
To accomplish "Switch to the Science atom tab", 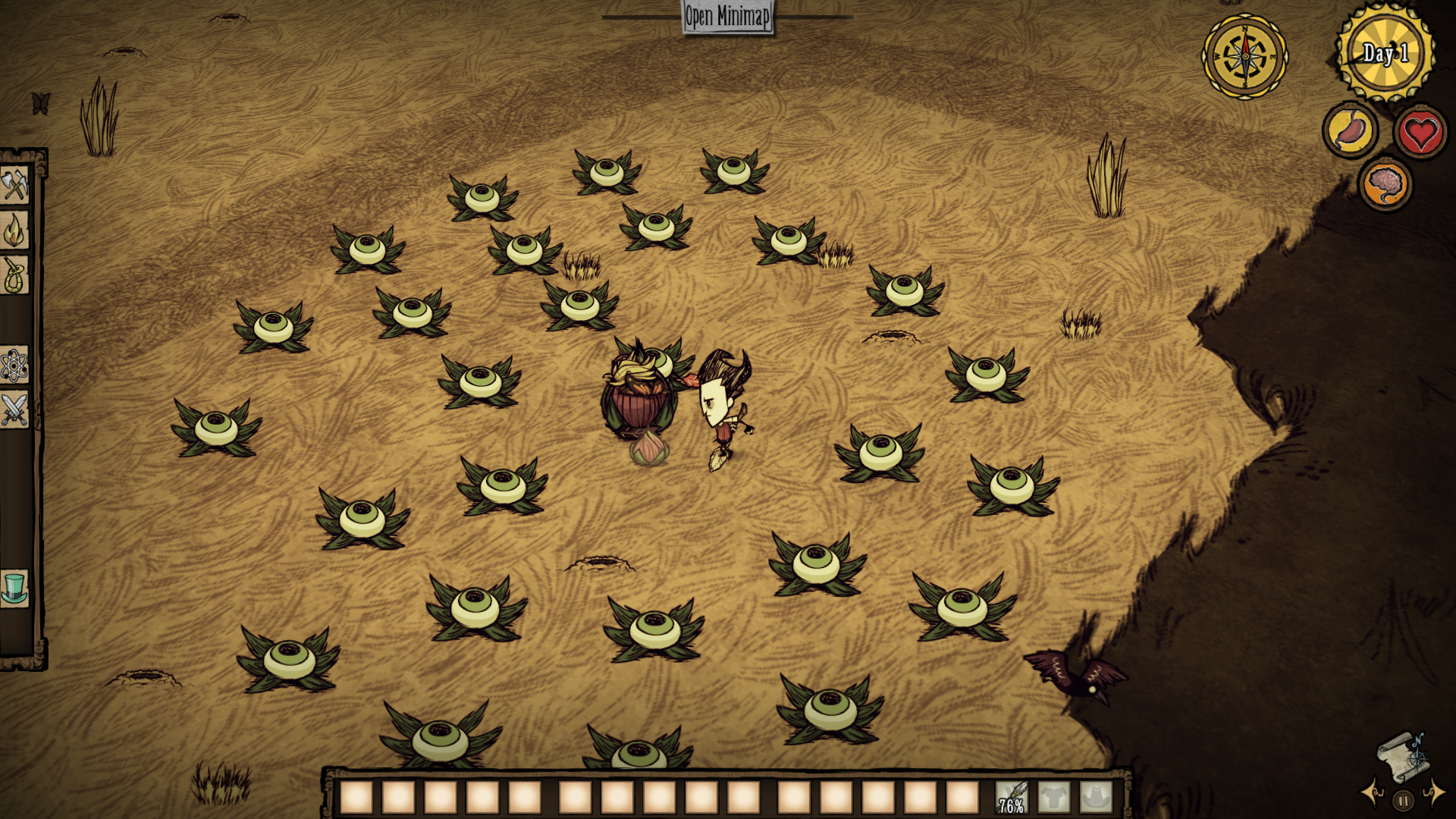I will click(14, 366).
